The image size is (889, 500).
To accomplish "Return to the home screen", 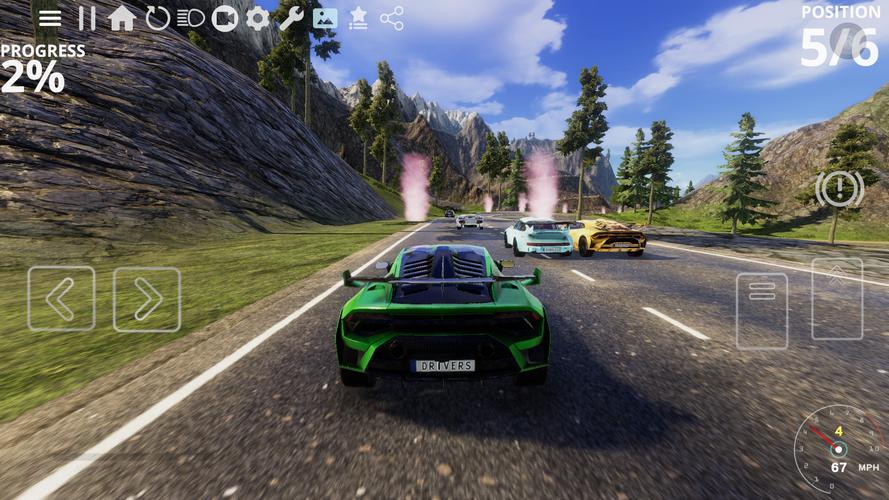I will tap(121, 18).
